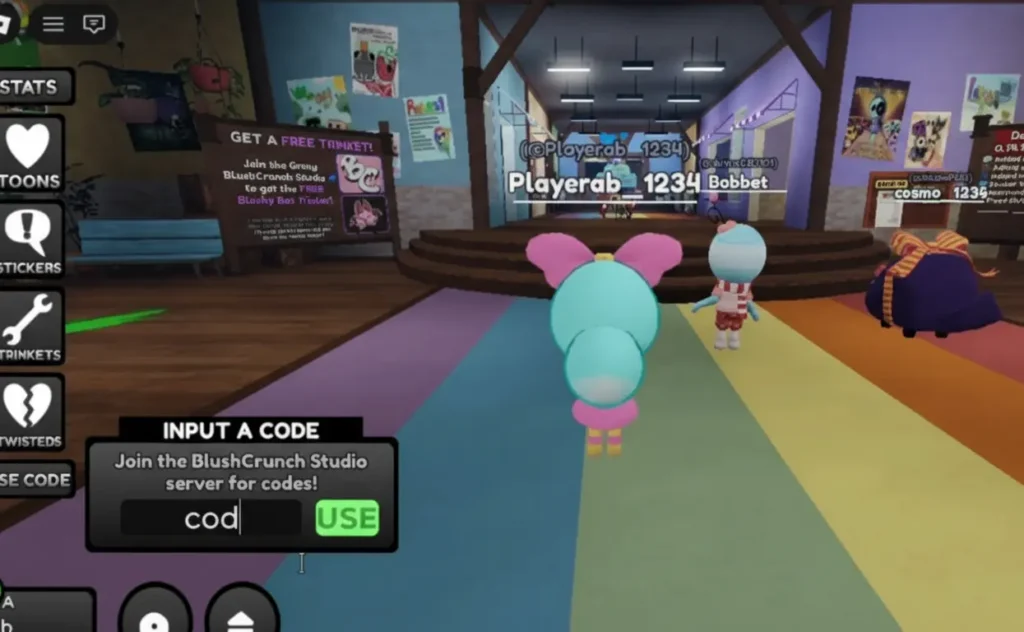Open the Stickers menu
Viewport: 1024px width, 632px height.
tap(30, 241)
